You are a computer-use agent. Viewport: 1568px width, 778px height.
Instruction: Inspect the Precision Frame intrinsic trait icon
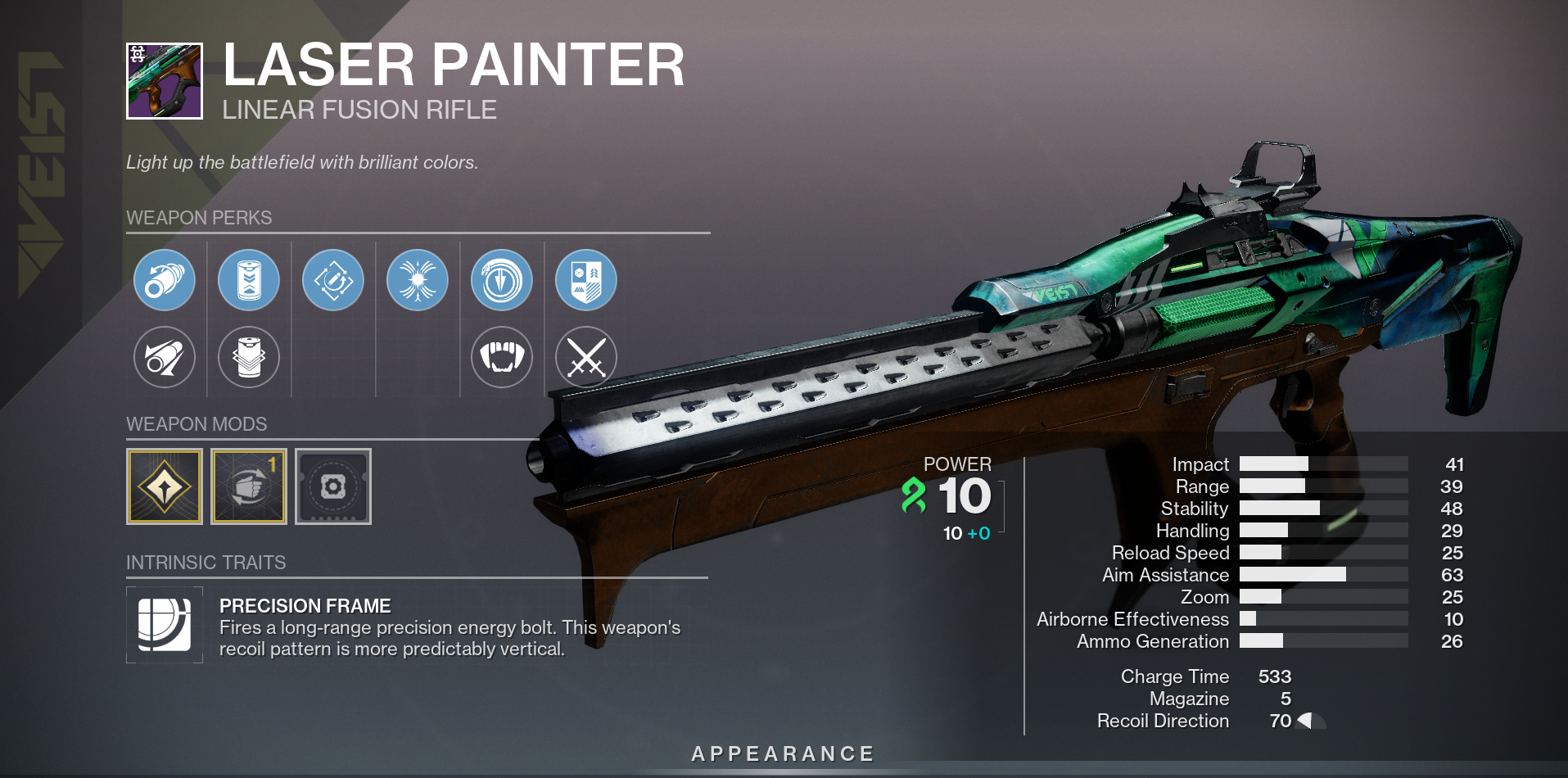tap(165, 625)
